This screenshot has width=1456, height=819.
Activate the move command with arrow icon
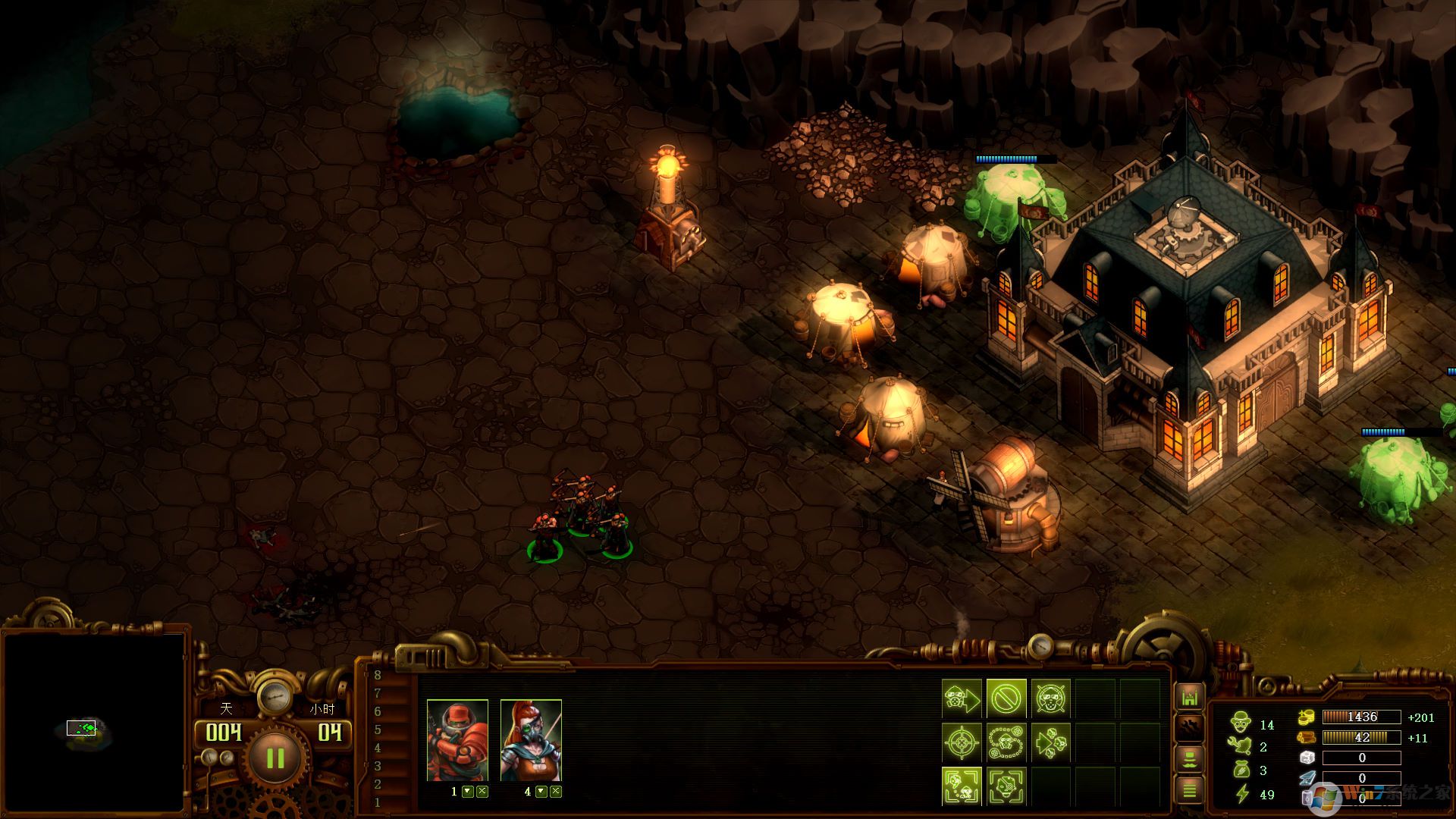[x=962, y=698]
